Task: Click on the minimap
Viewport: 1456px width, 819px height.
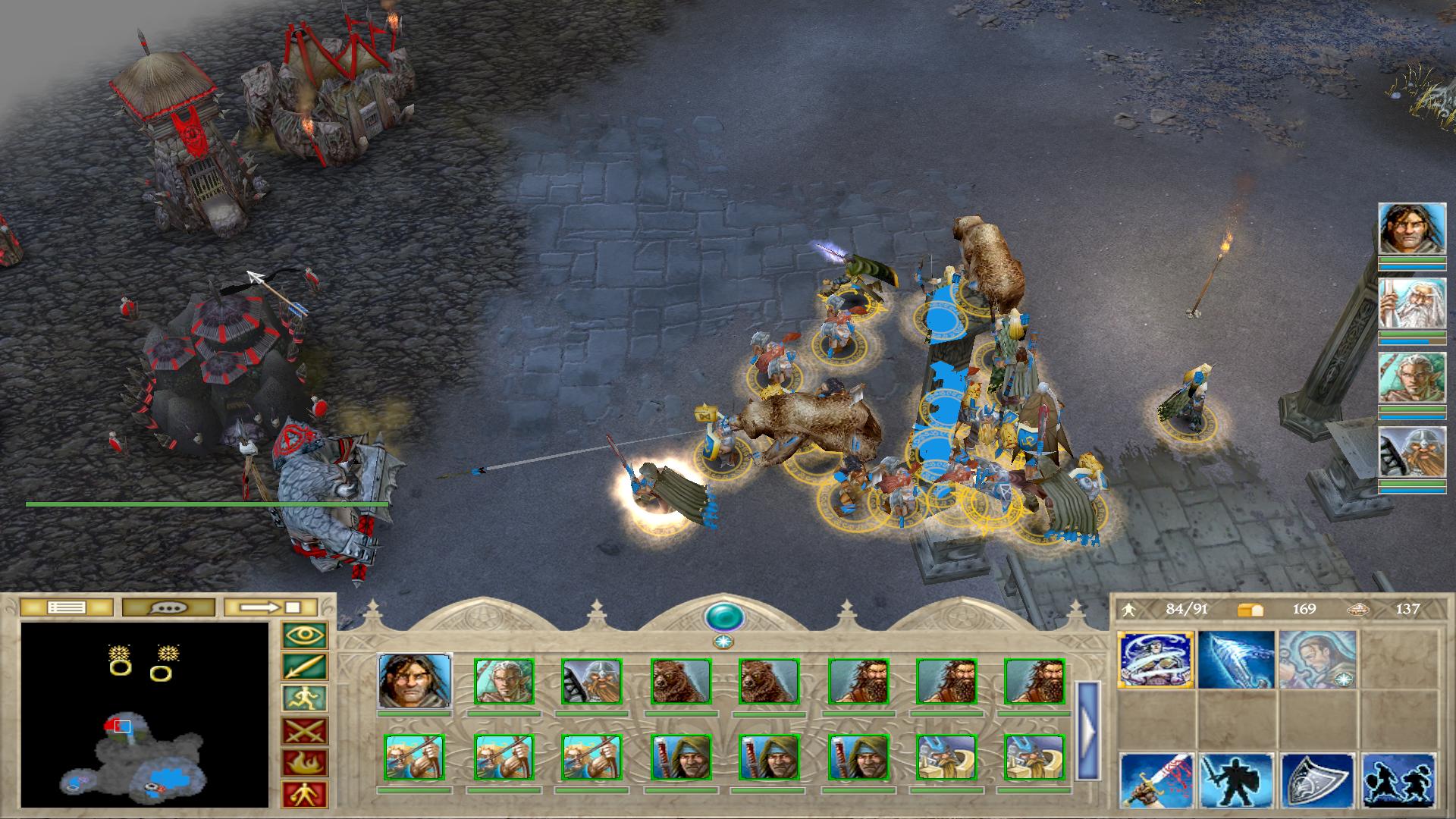Action: (145, 714)
